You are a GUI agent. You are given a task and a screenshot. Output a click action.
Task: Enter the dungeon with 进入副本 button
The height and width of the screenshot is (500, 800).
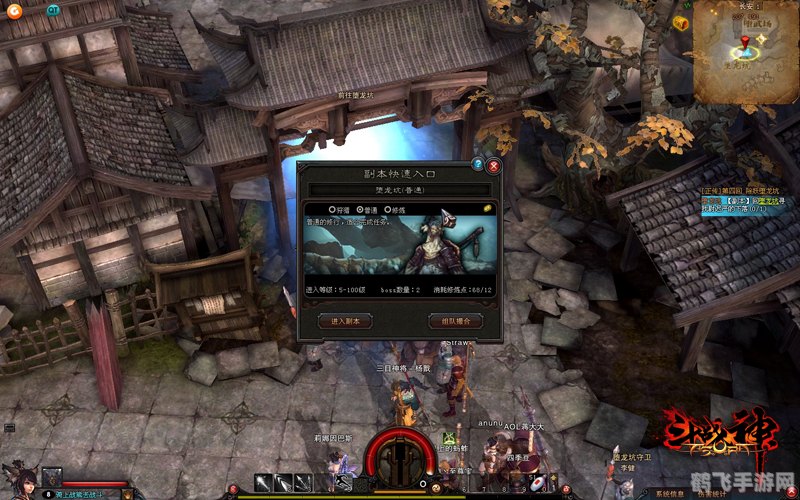point(345,321)
